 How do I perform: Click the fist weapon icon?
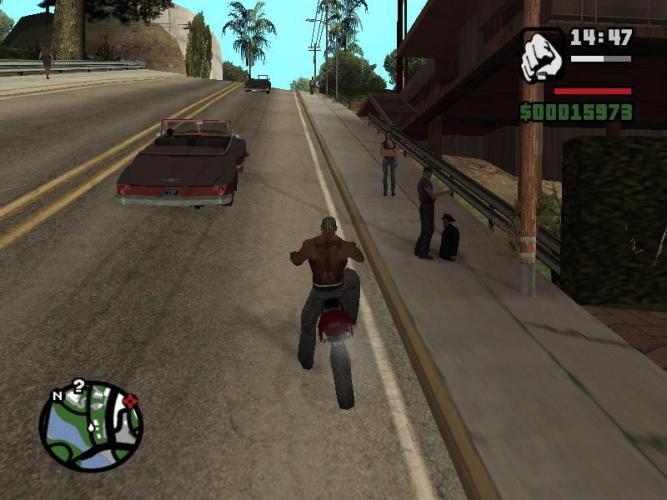[543, 56]
